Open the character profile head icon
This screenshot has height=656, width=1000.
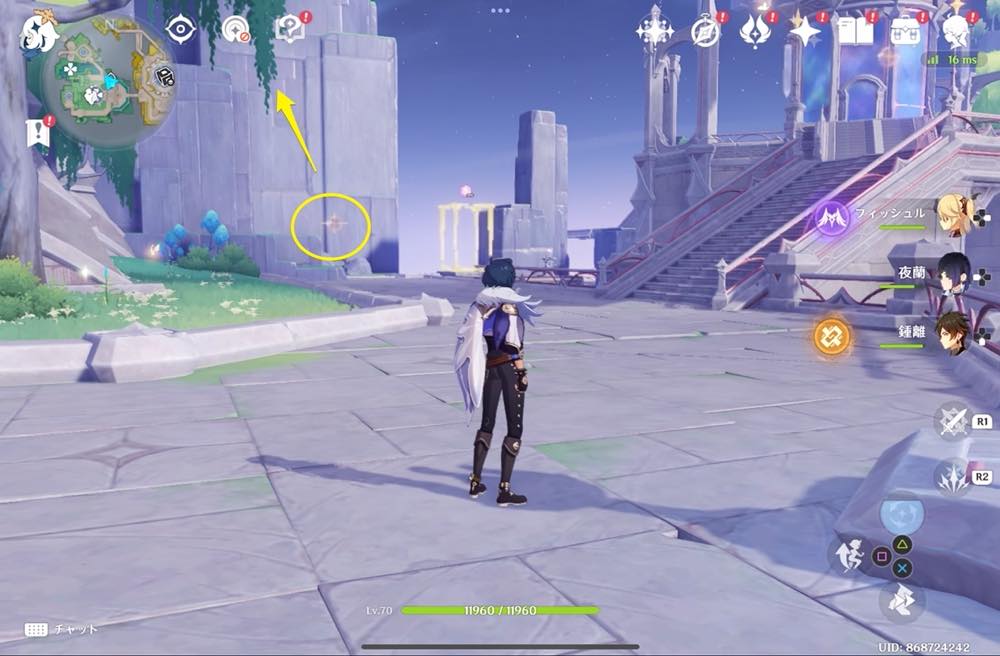[957, 32]
